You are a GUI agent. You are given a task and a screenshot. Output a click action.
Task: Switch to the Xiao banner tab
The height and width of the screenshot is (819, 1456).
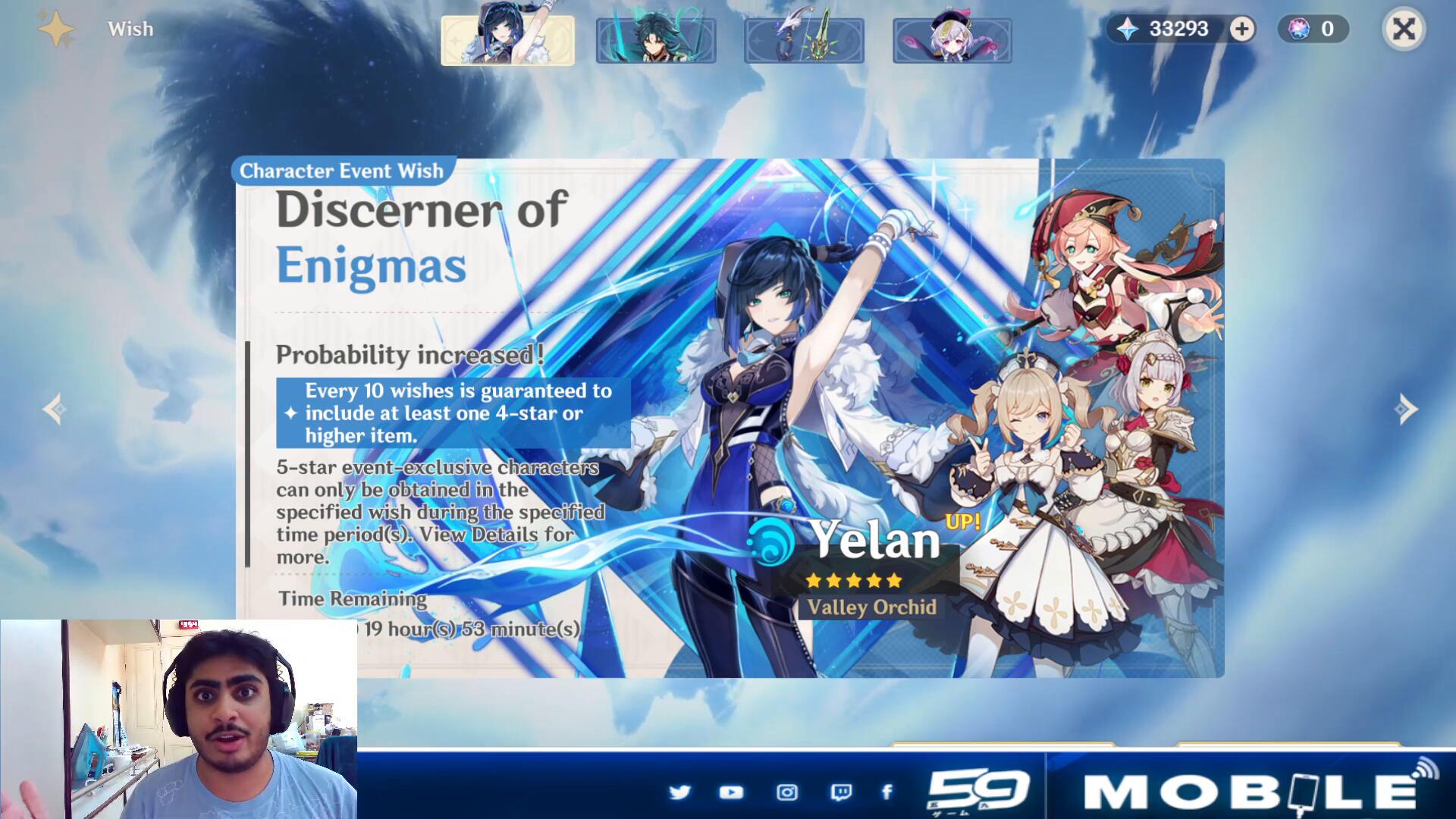point(656,41)
